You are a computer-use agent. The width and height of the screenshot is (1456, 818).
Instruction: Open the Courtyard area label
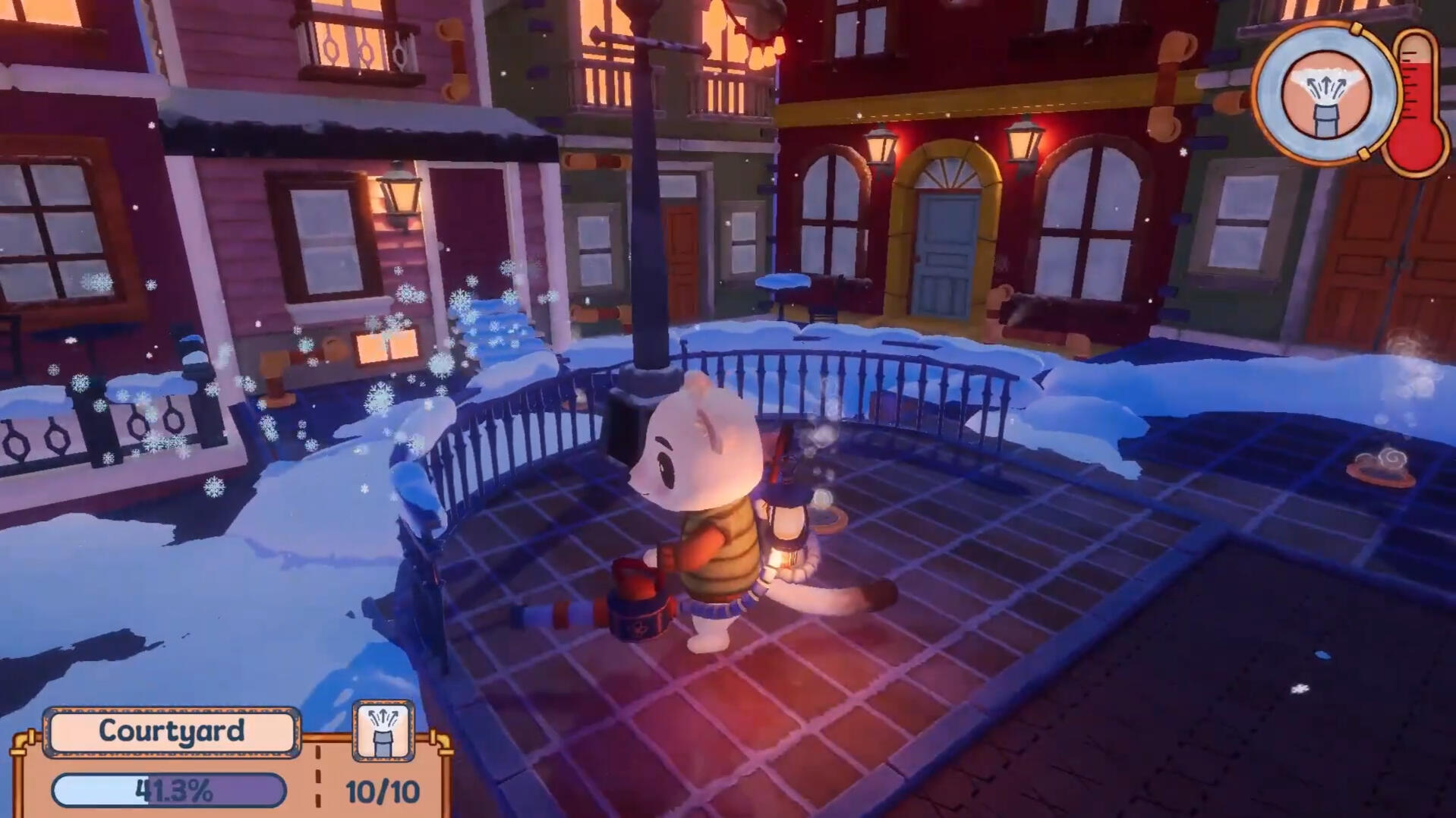172,731
